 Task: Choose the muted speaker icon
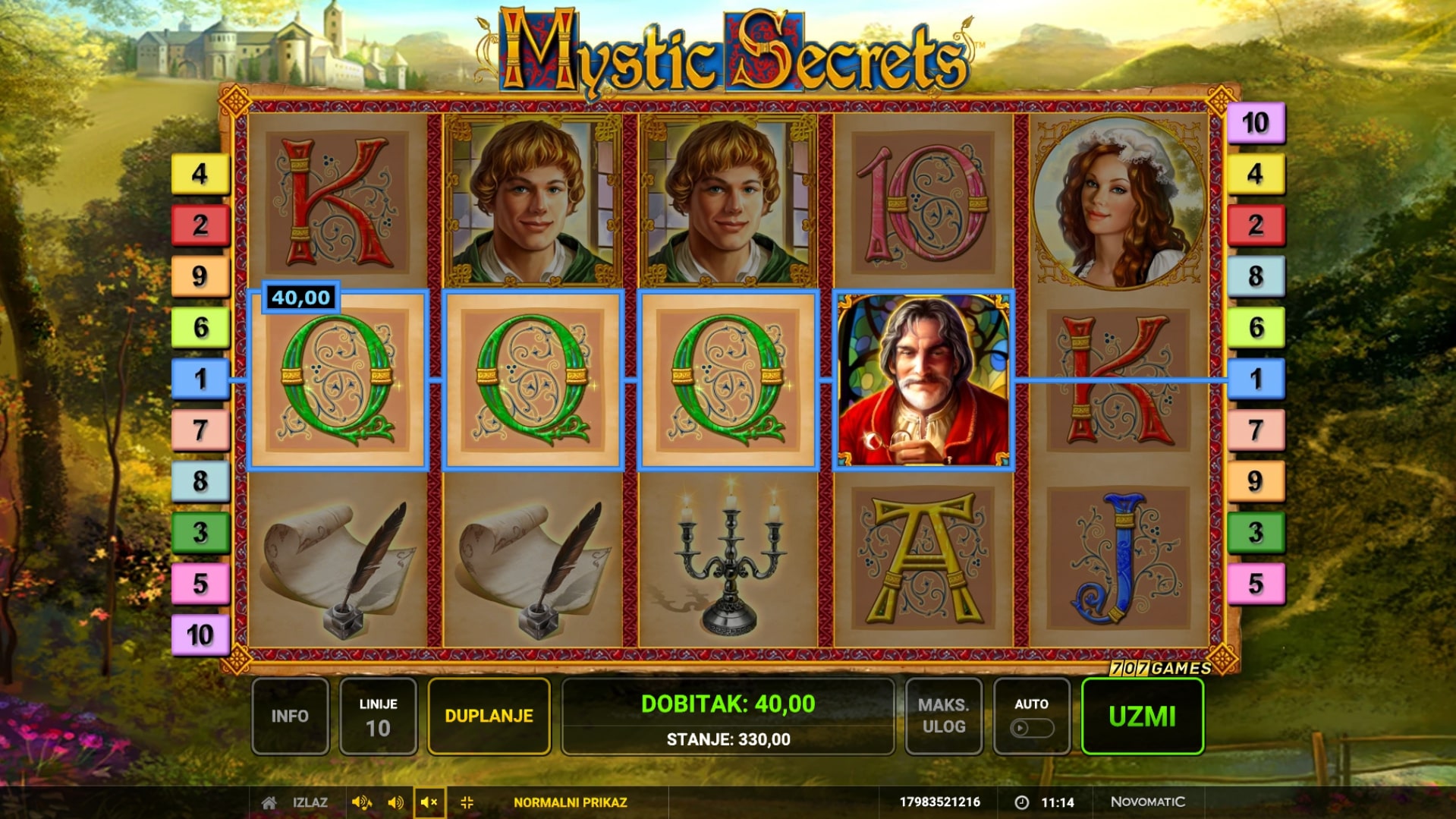(x=429, y=802)
